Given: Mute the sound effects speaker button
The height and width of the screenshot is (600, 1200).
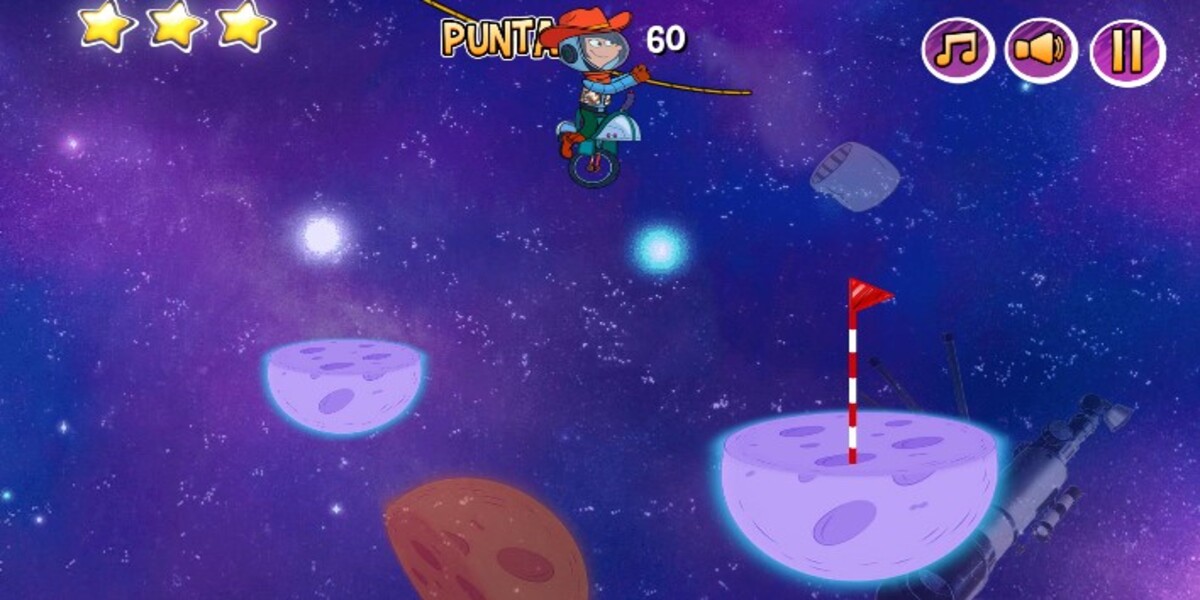Looking at the screenshot, I should click(1041, 51).
